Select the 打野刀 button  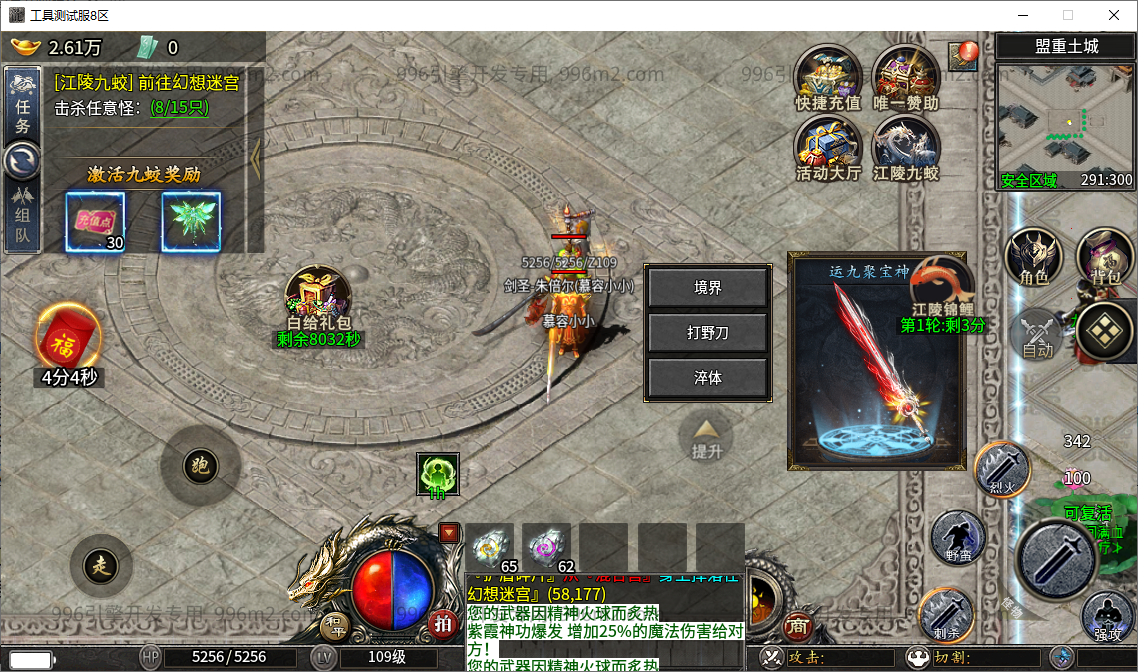point(708,333)
